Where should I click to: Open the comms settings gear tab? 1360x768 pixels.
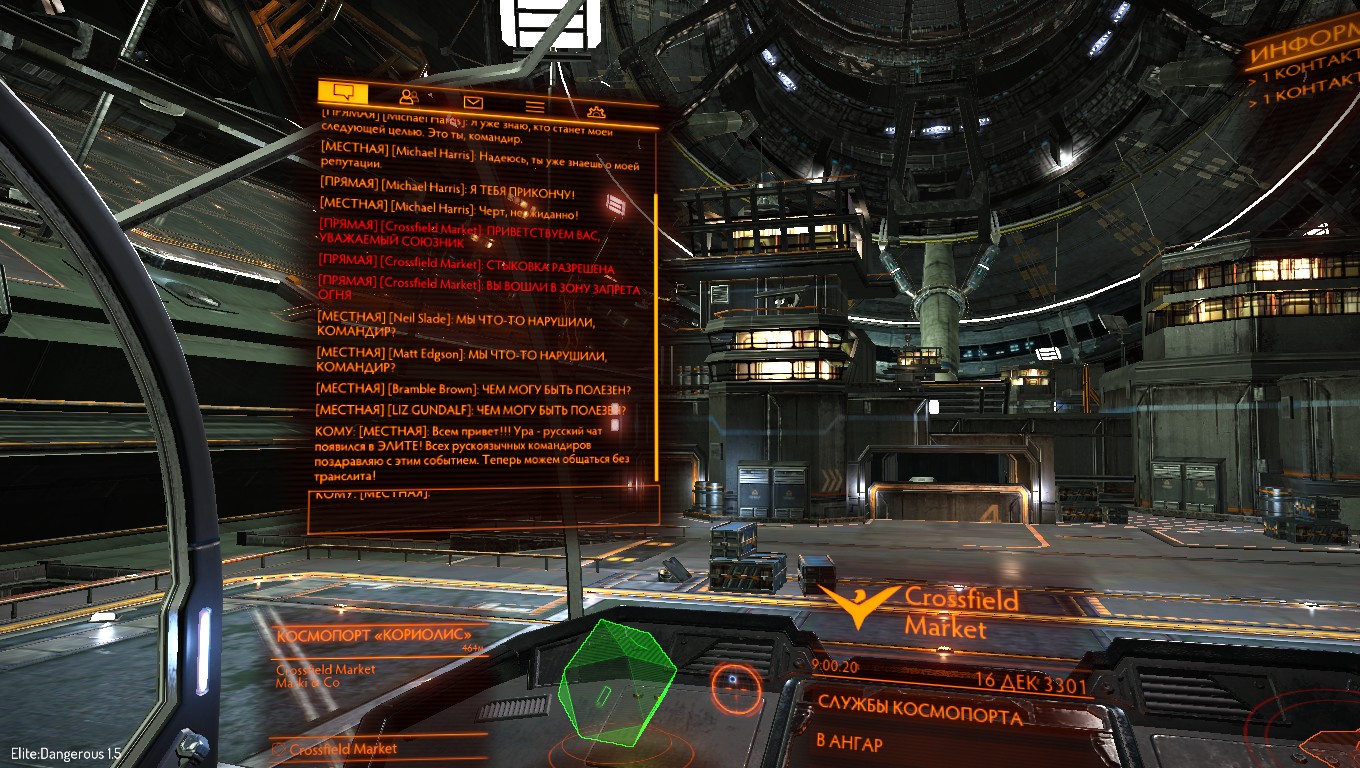[596, 111]
